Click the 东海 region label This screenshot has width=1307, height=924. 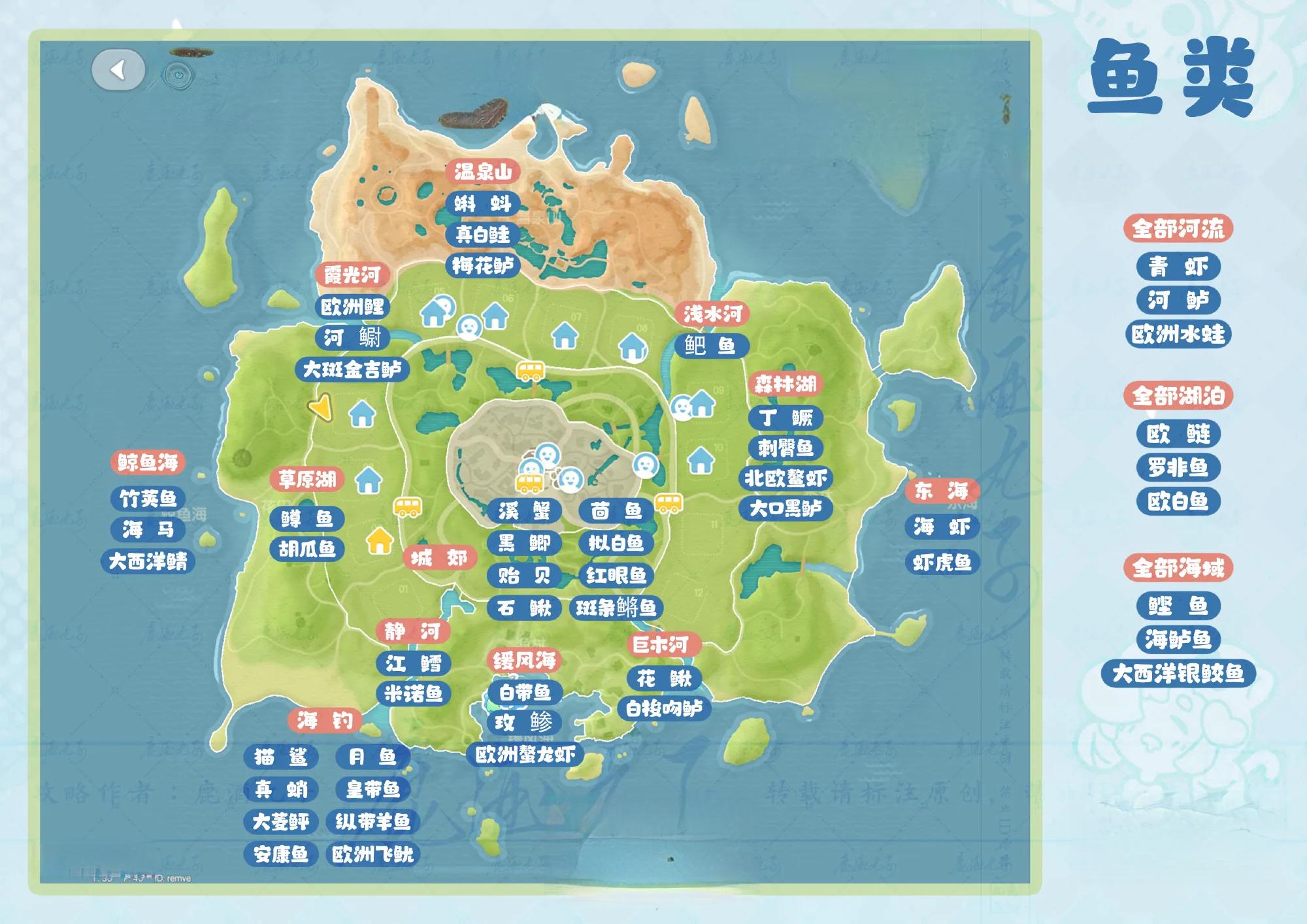[x=941, y=491]
